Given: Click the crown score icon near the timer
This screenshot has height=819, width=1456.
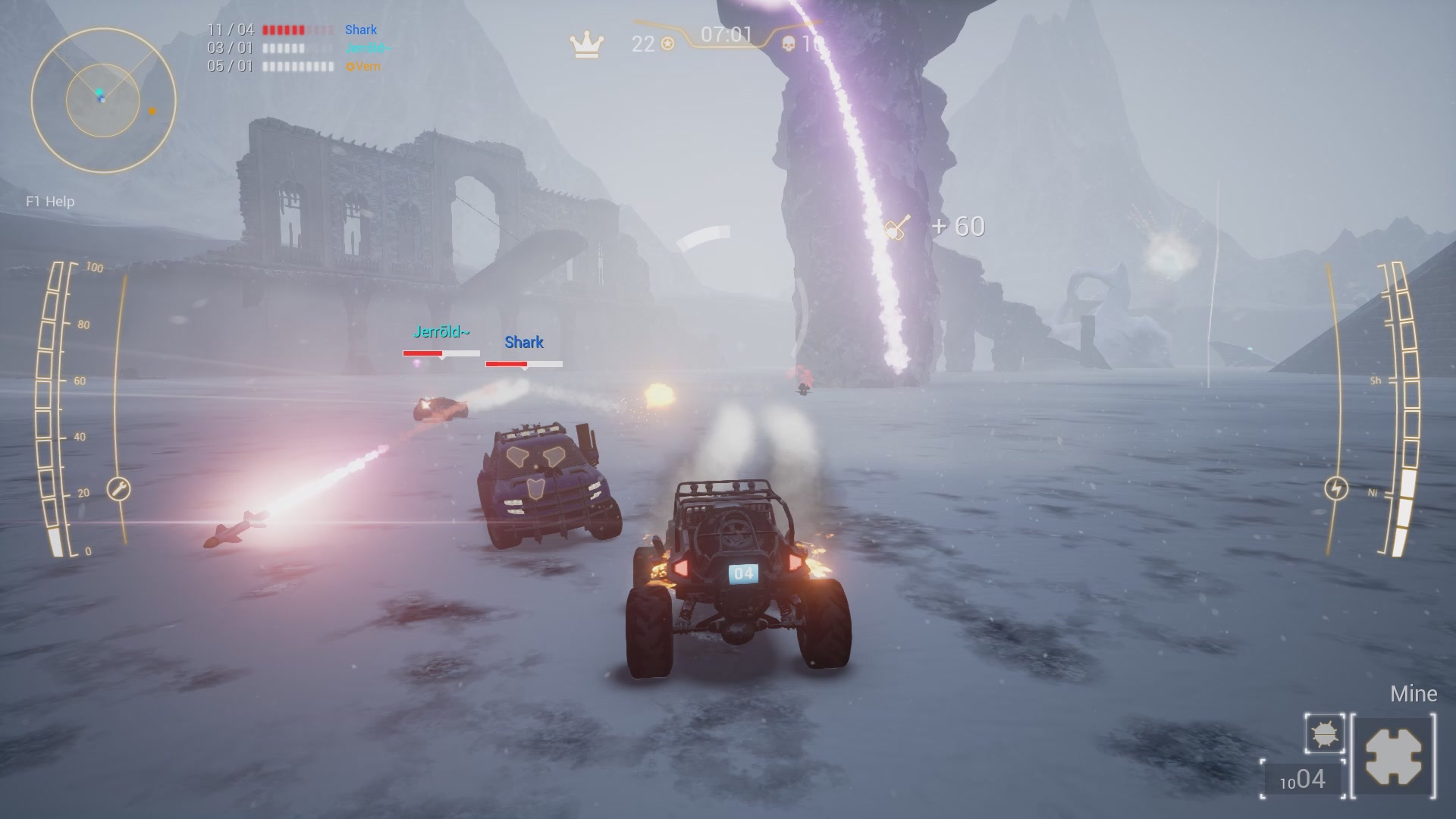Looking at the screenshot, I should 585,45.
